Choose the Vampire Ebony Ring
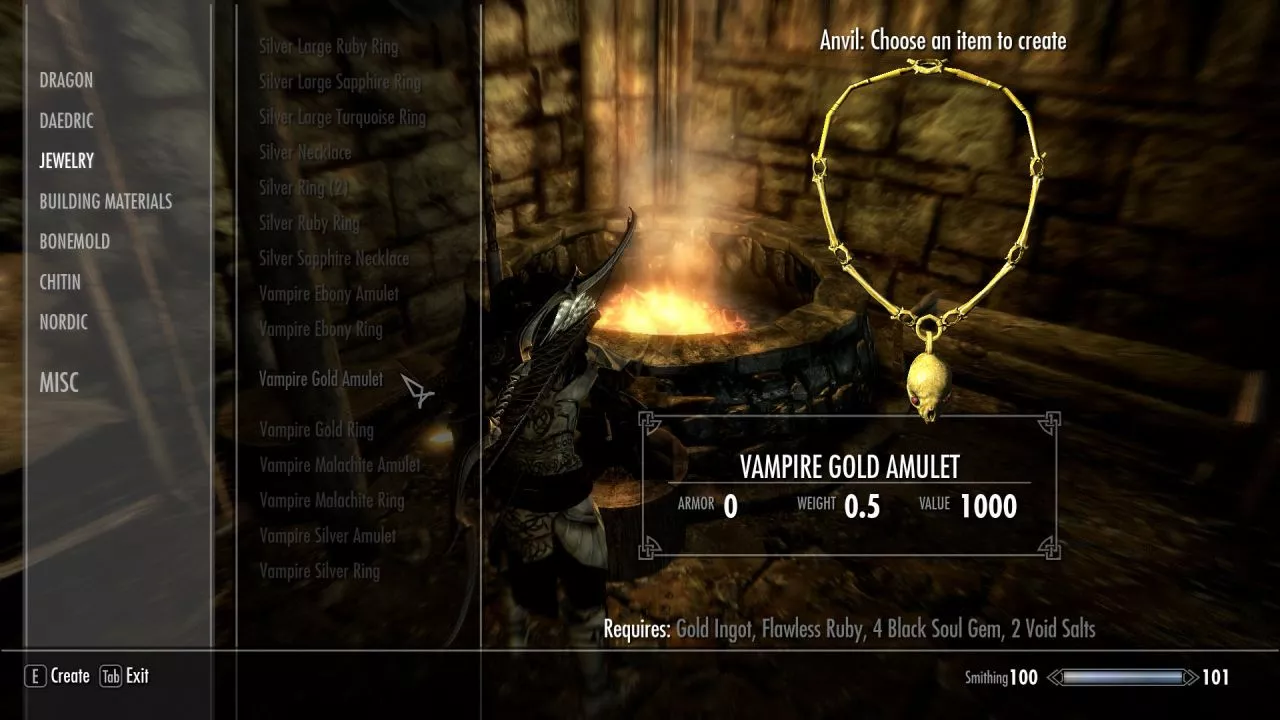1280x720 pixels. pyautogui.click(x=320, y=329)
